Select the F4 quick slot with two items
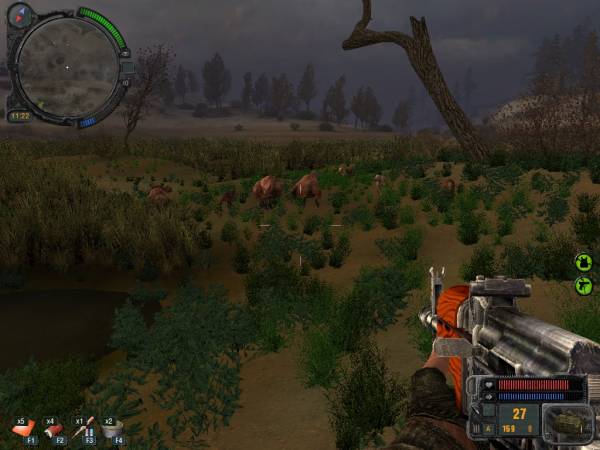This screenshot has width=600, height=450. (x=112, y=429)
